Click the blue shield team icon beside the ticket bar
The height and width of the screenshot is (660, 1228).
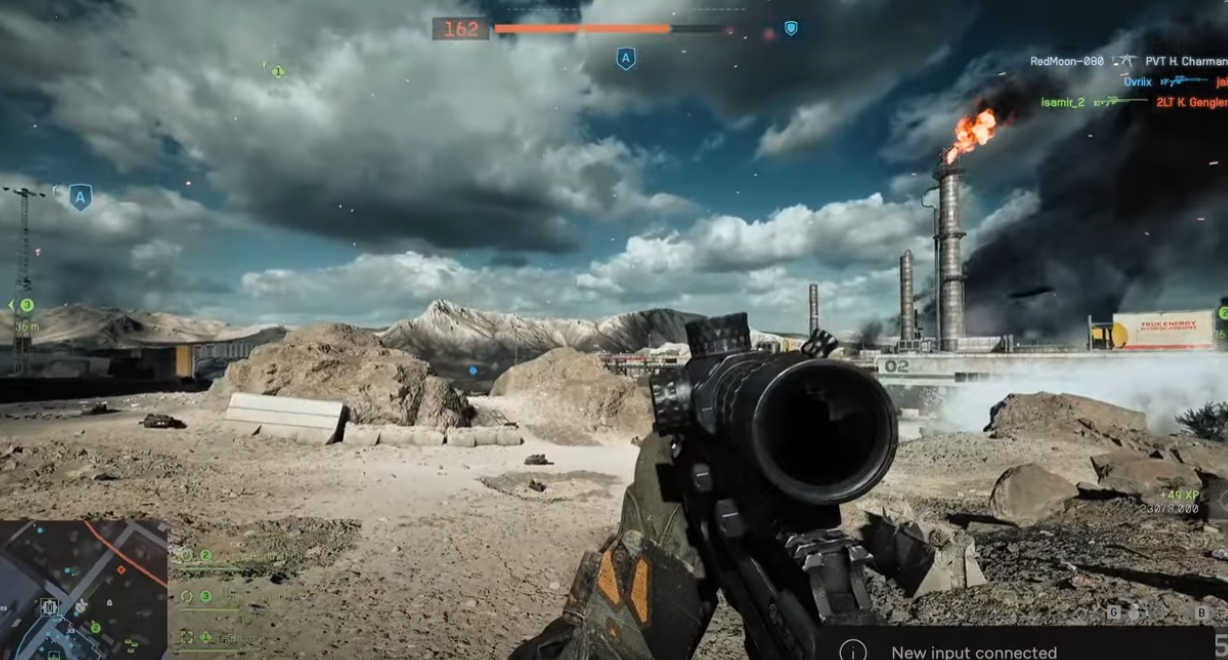tap(790, 29)
